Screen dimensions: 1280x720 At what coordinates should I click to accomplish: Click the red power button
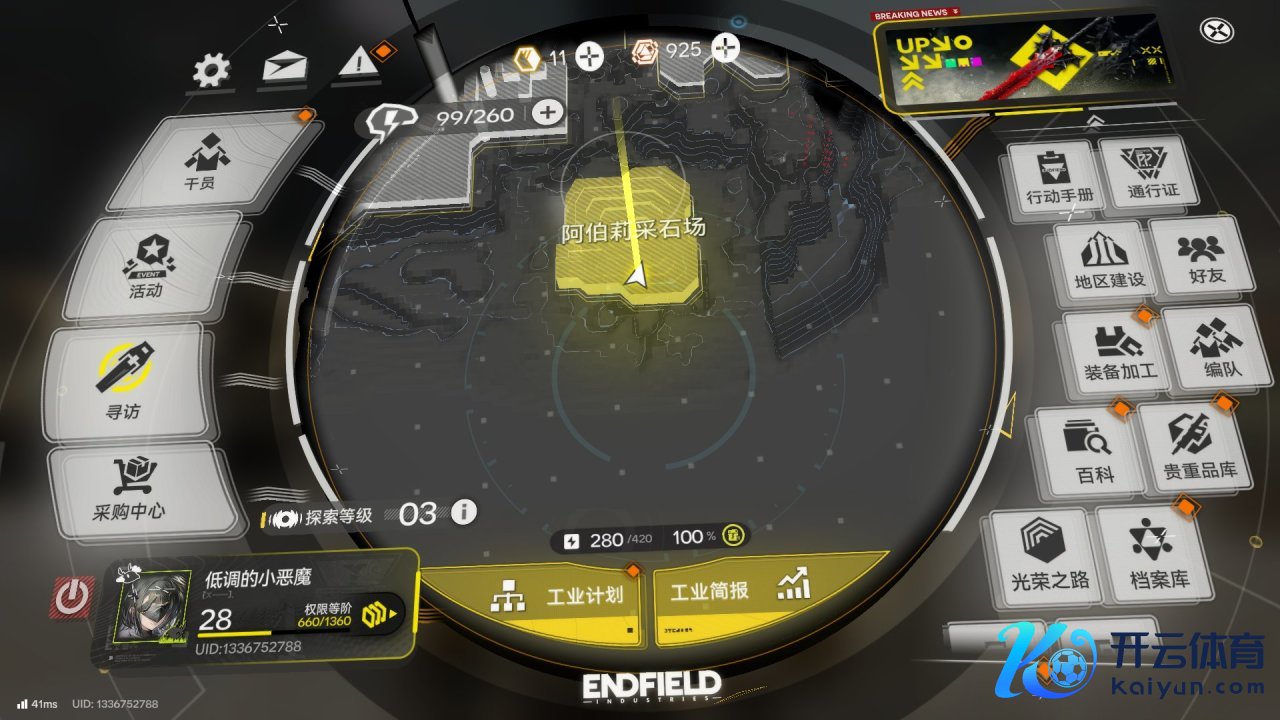click(71, 597)
